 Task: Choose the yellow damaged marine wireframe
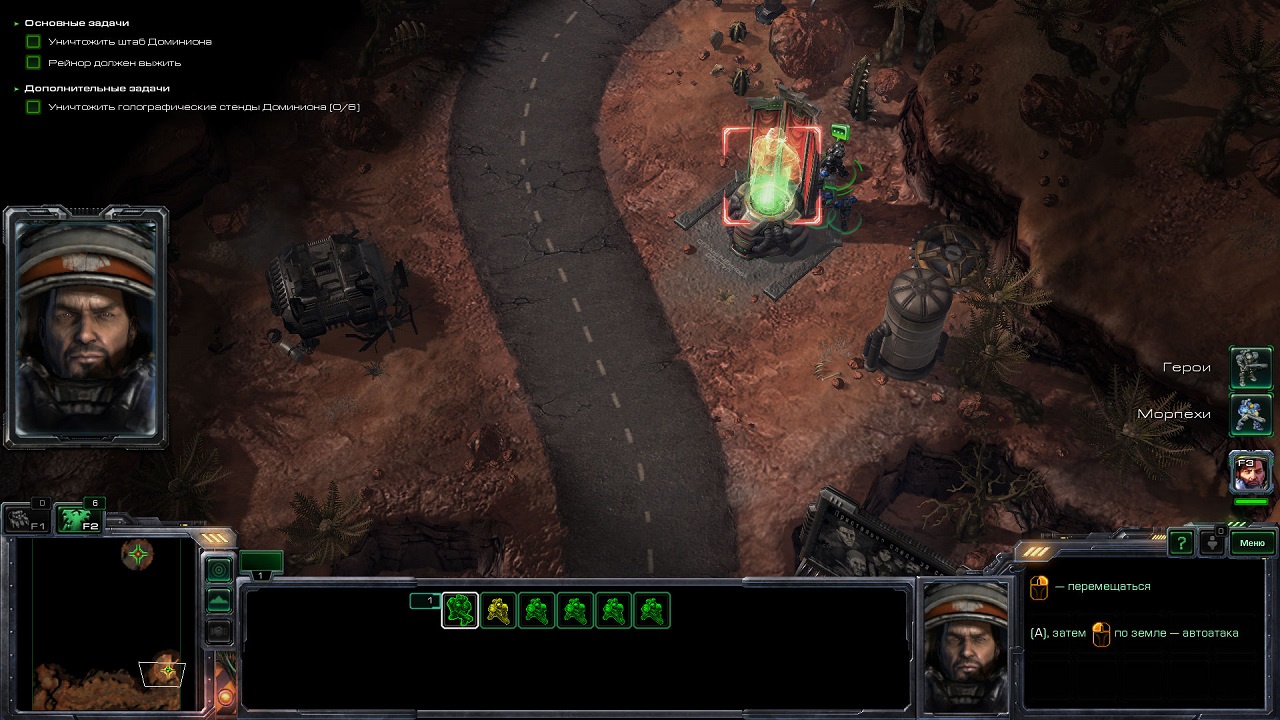pos(498,610)
